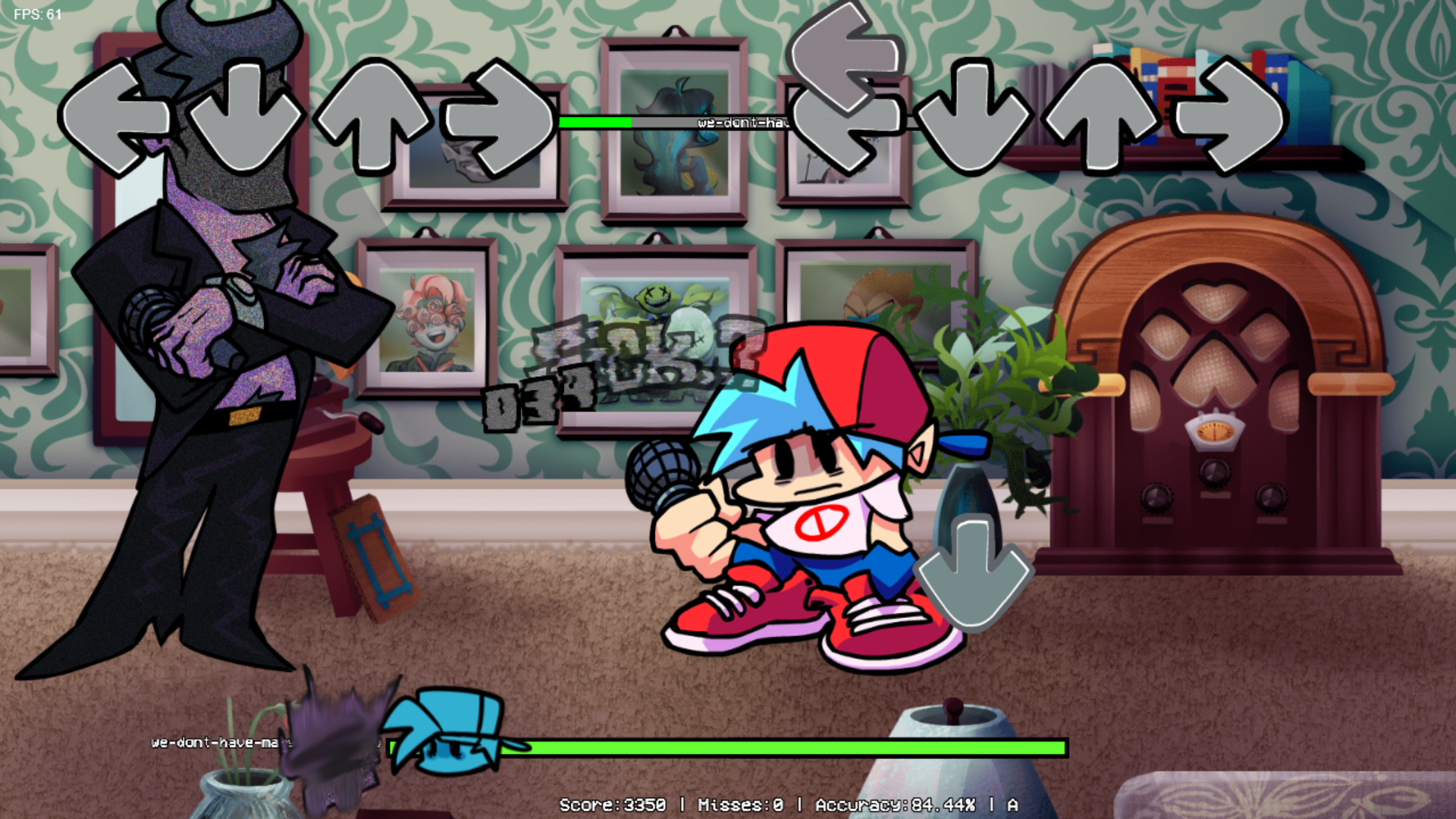Tap the opponent's up arrow receptor
This screenshot has height=819, width=1456.
point(373,118)
